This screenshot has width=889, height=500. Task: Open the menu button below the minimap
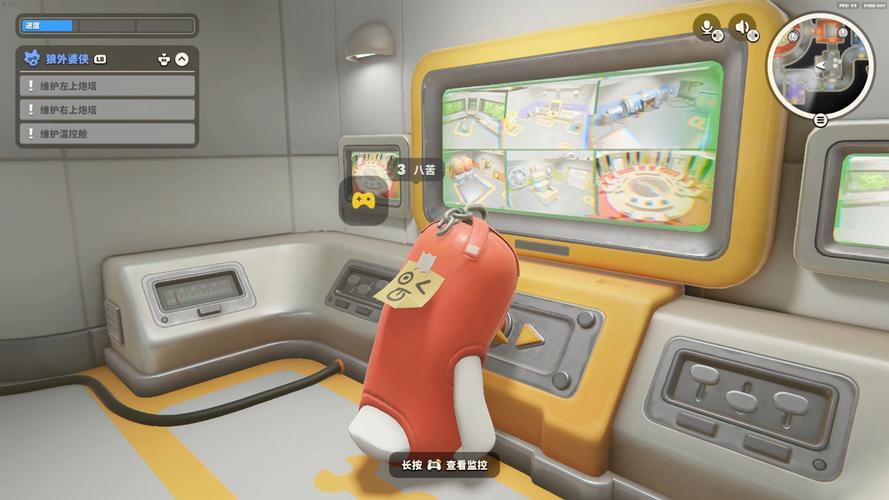click(x=820, y=120)
